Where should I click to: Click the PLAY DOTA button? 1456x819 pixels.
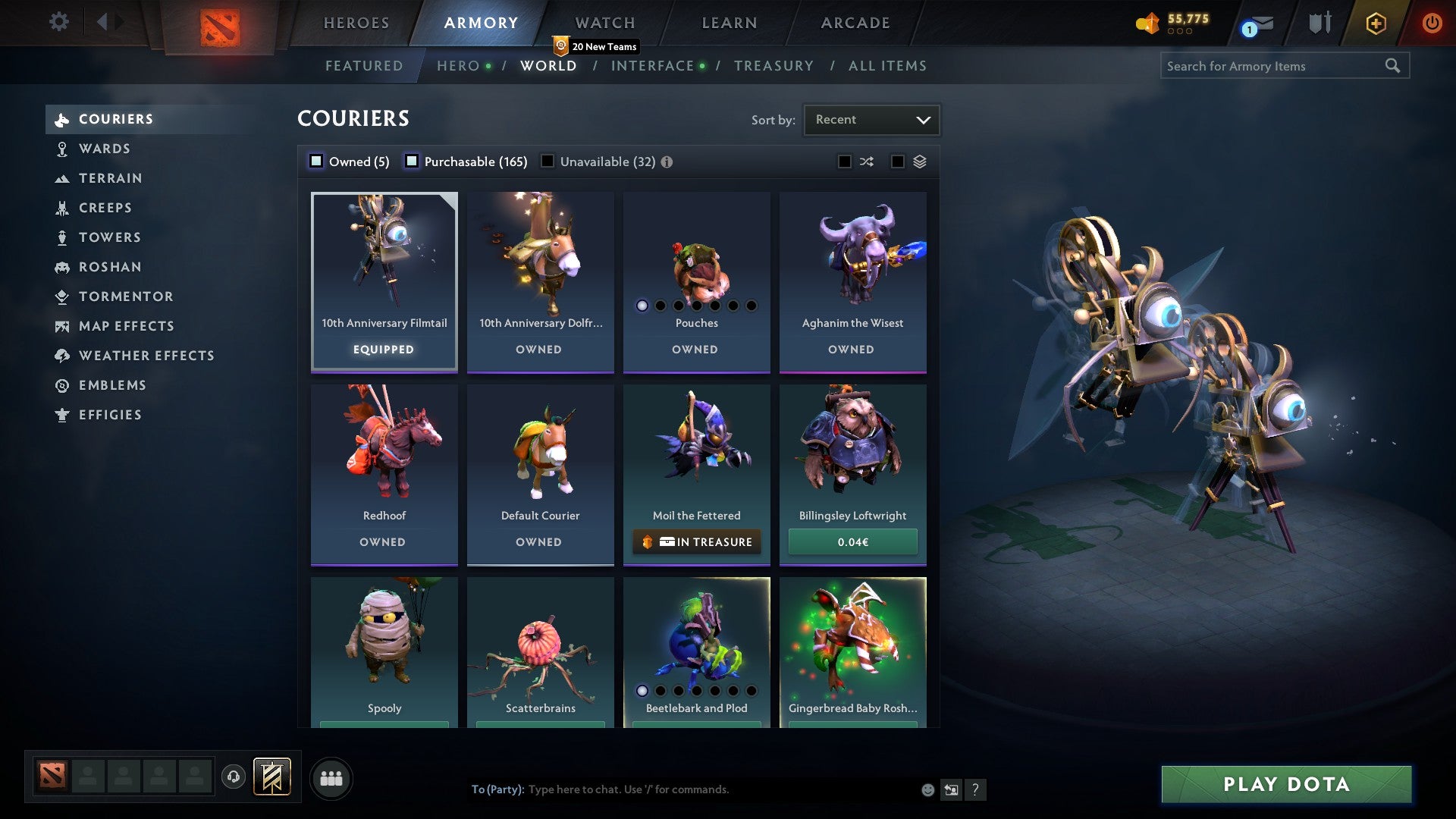1285,785
